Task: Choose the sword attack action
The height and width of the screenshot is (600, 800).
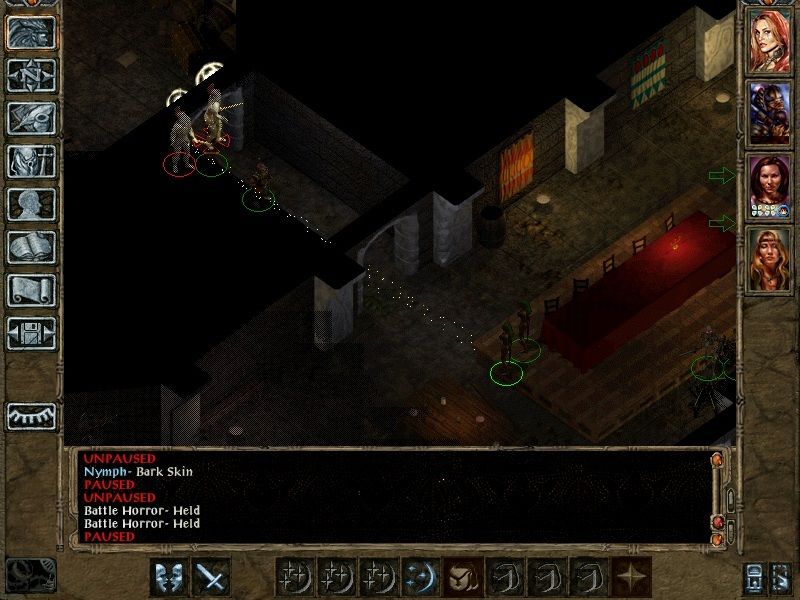Action: [x=211, y=577]
